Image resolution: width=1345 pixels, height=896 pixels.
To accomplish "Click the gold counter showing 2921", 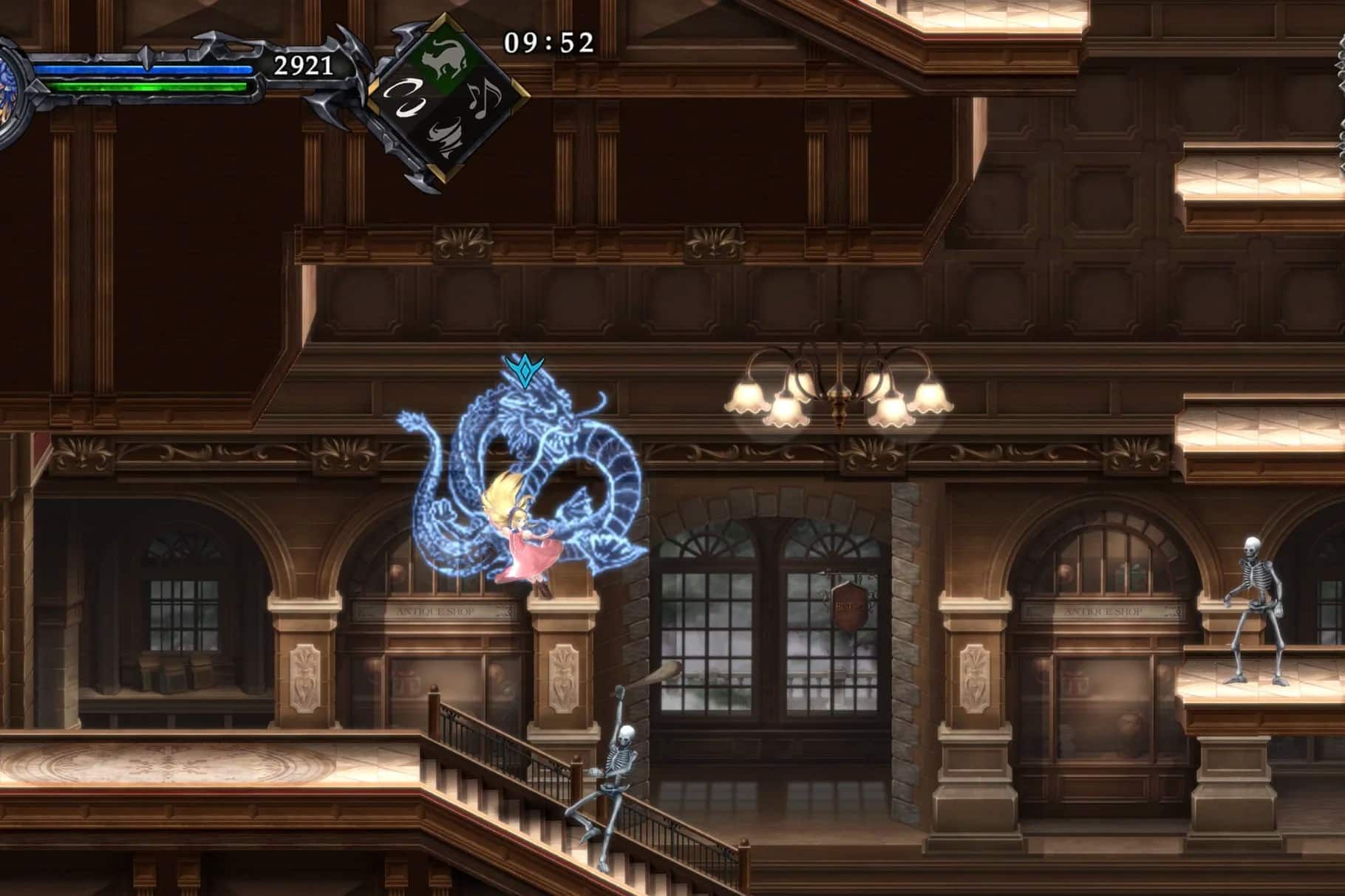I will pos(303,66).
